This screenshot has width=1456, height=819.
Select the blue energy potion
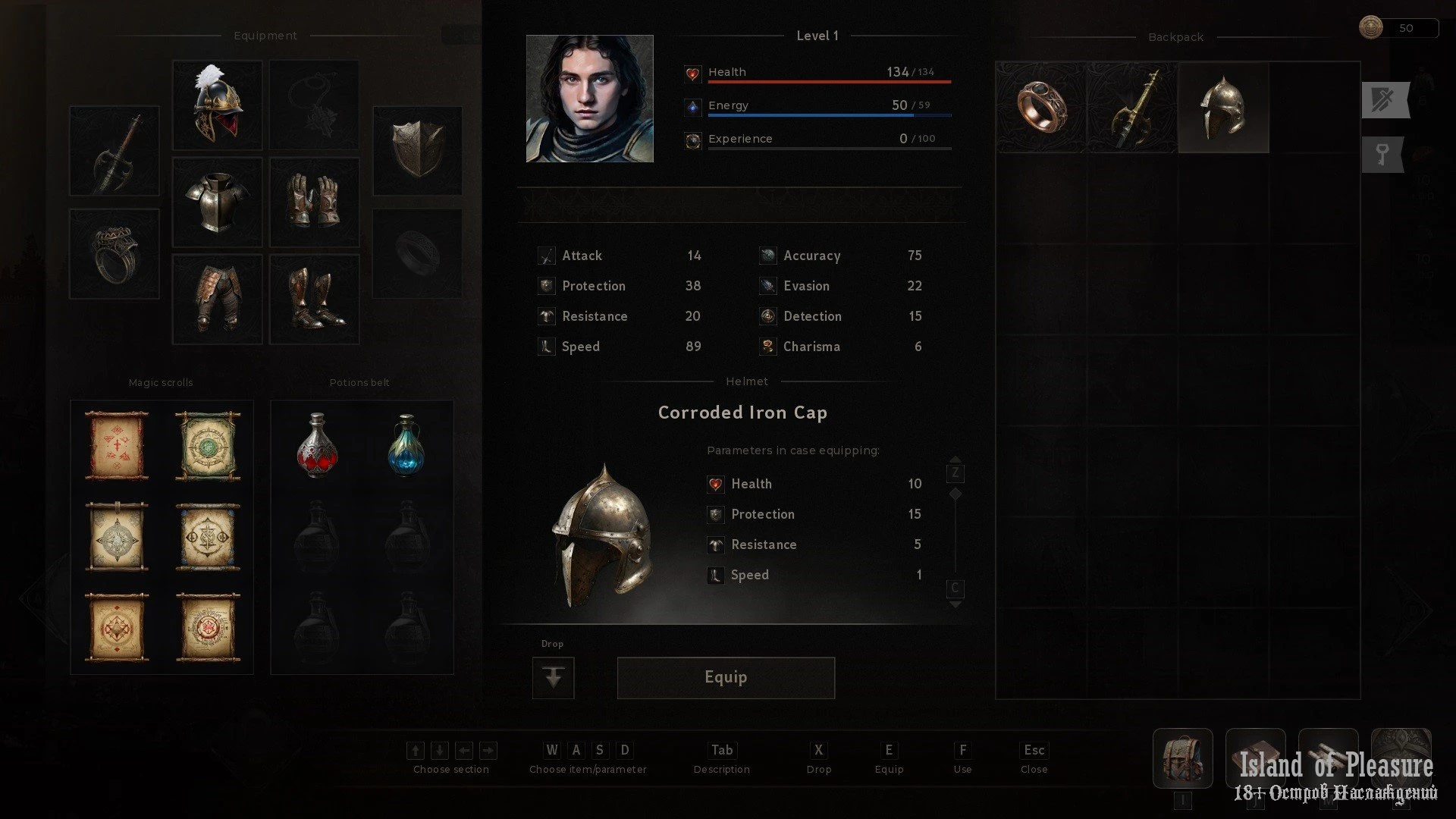(406, 446)
